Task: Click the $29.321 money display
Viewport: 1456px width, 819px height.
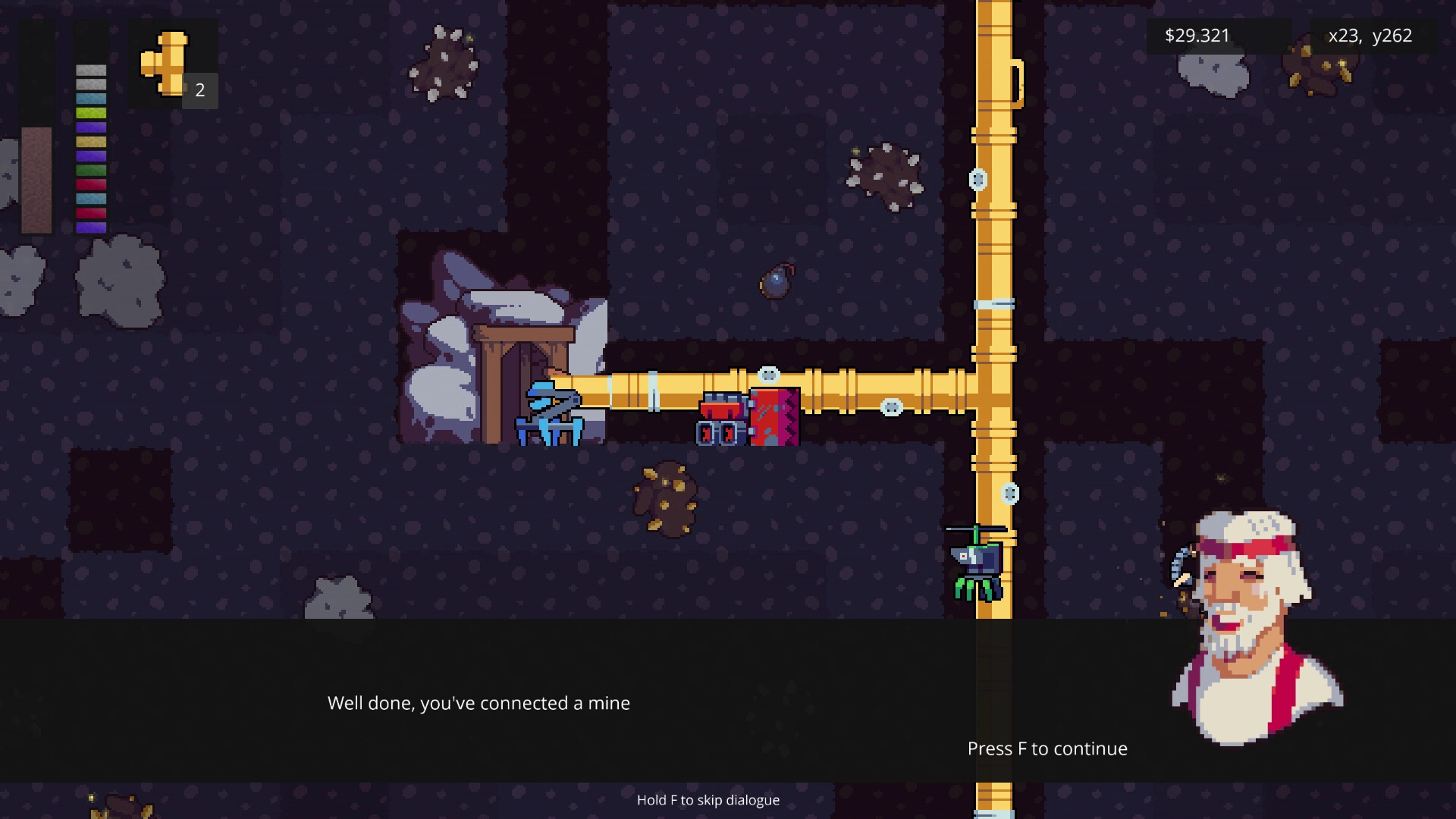Action: (x=1197, y=35)
